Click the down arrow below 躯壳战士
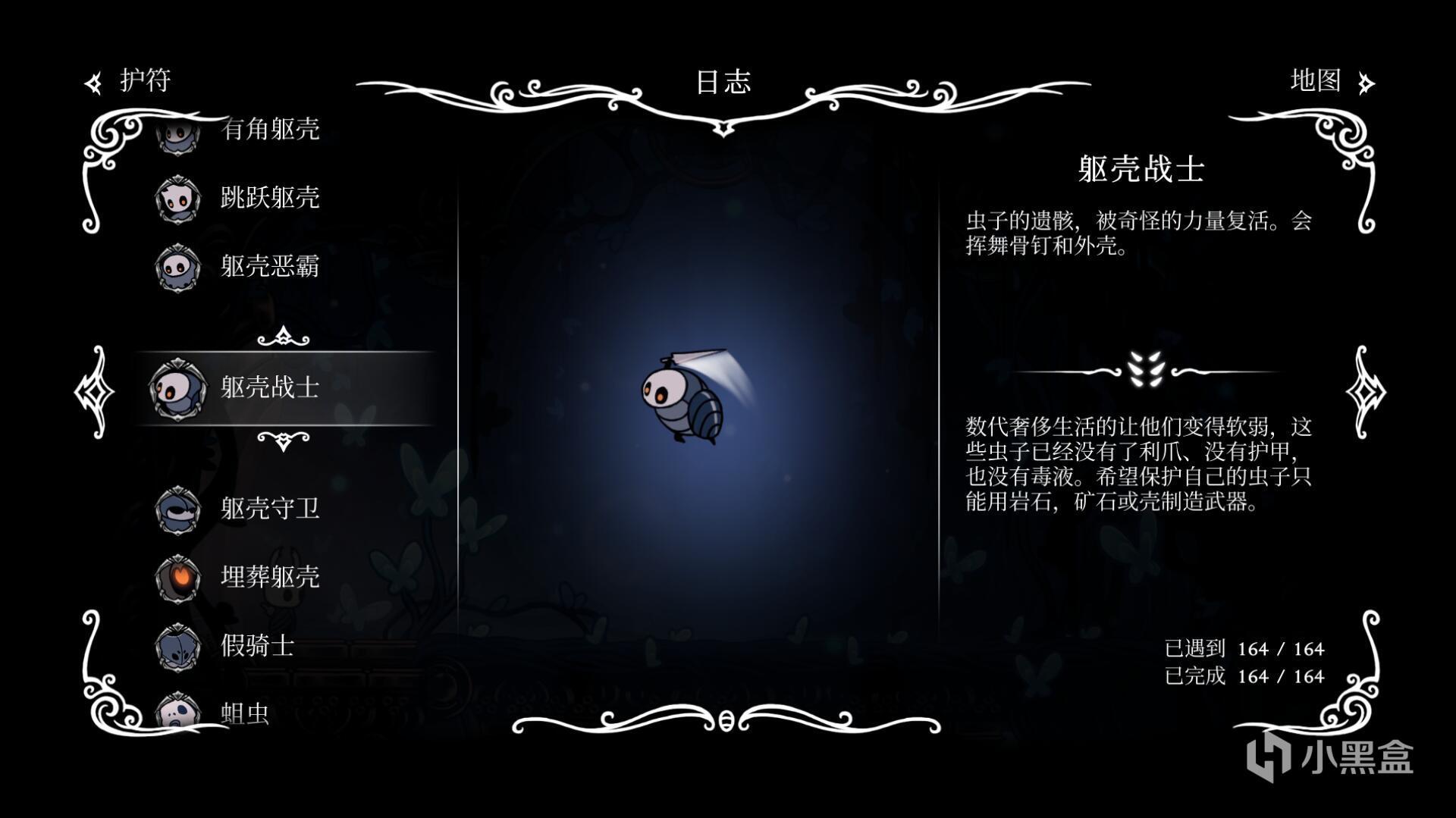The width and height of the screenshot is (1456, 818). (283, 440)
